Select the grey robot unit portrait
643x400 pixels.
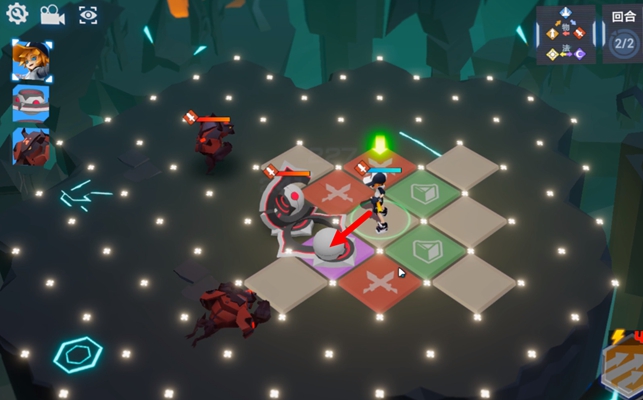32,104
